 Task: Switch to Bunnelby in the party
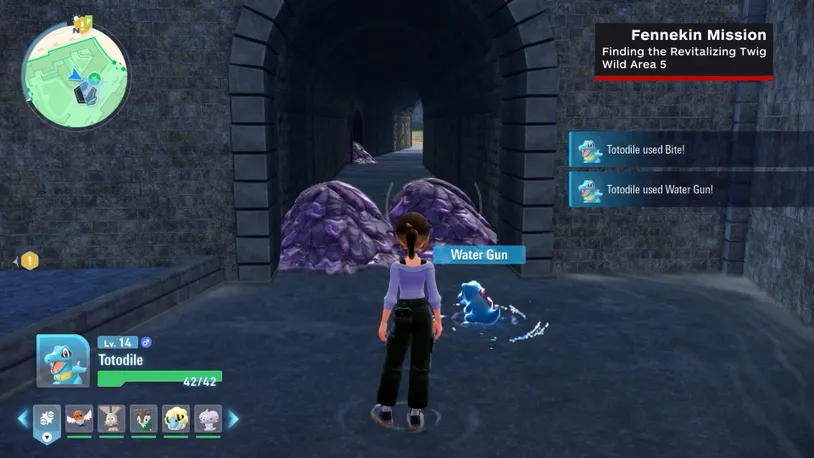pyautogui.click(x=111, y=419)
